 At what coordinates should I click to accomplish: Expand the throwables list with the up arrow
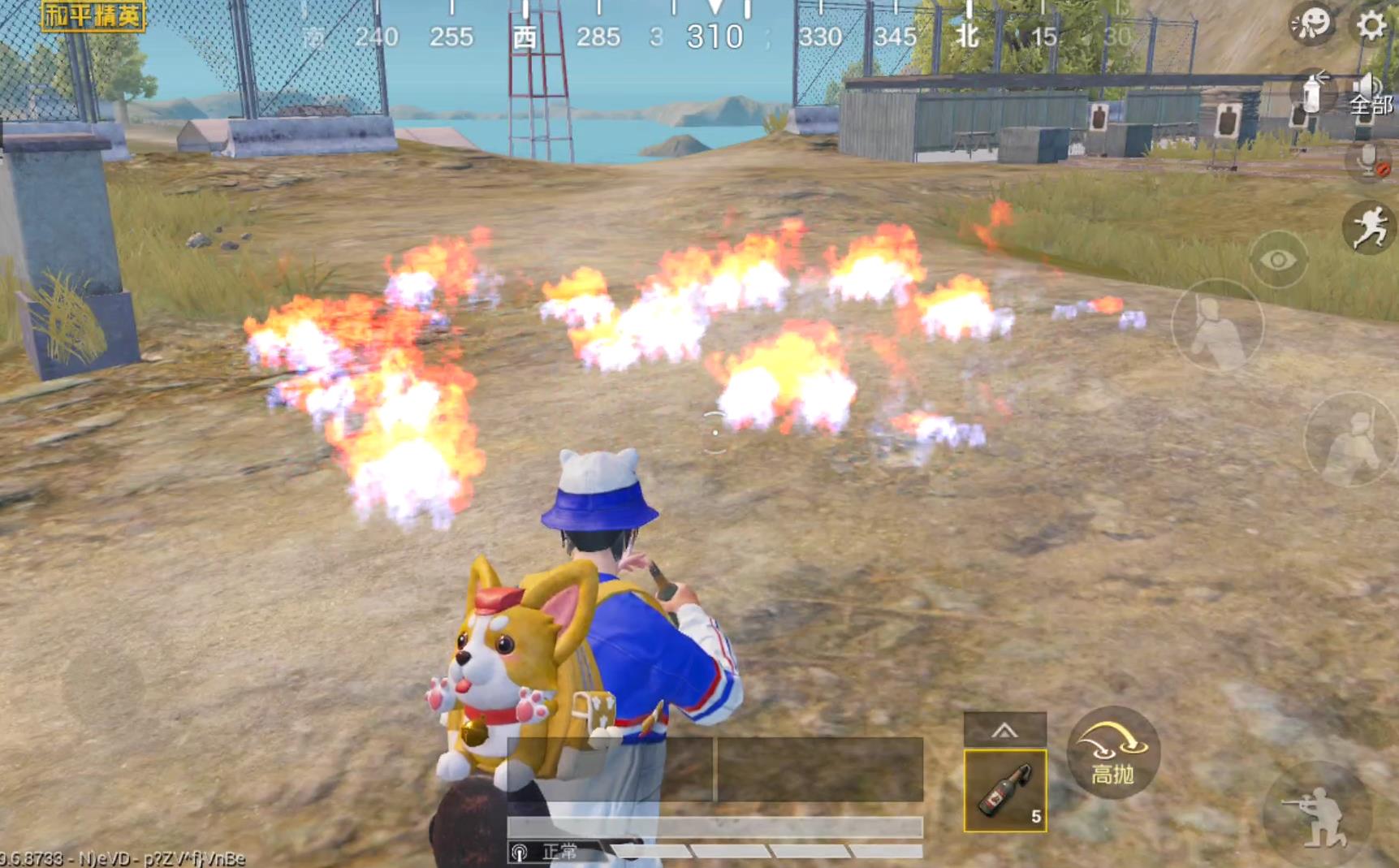[1004, 730]
